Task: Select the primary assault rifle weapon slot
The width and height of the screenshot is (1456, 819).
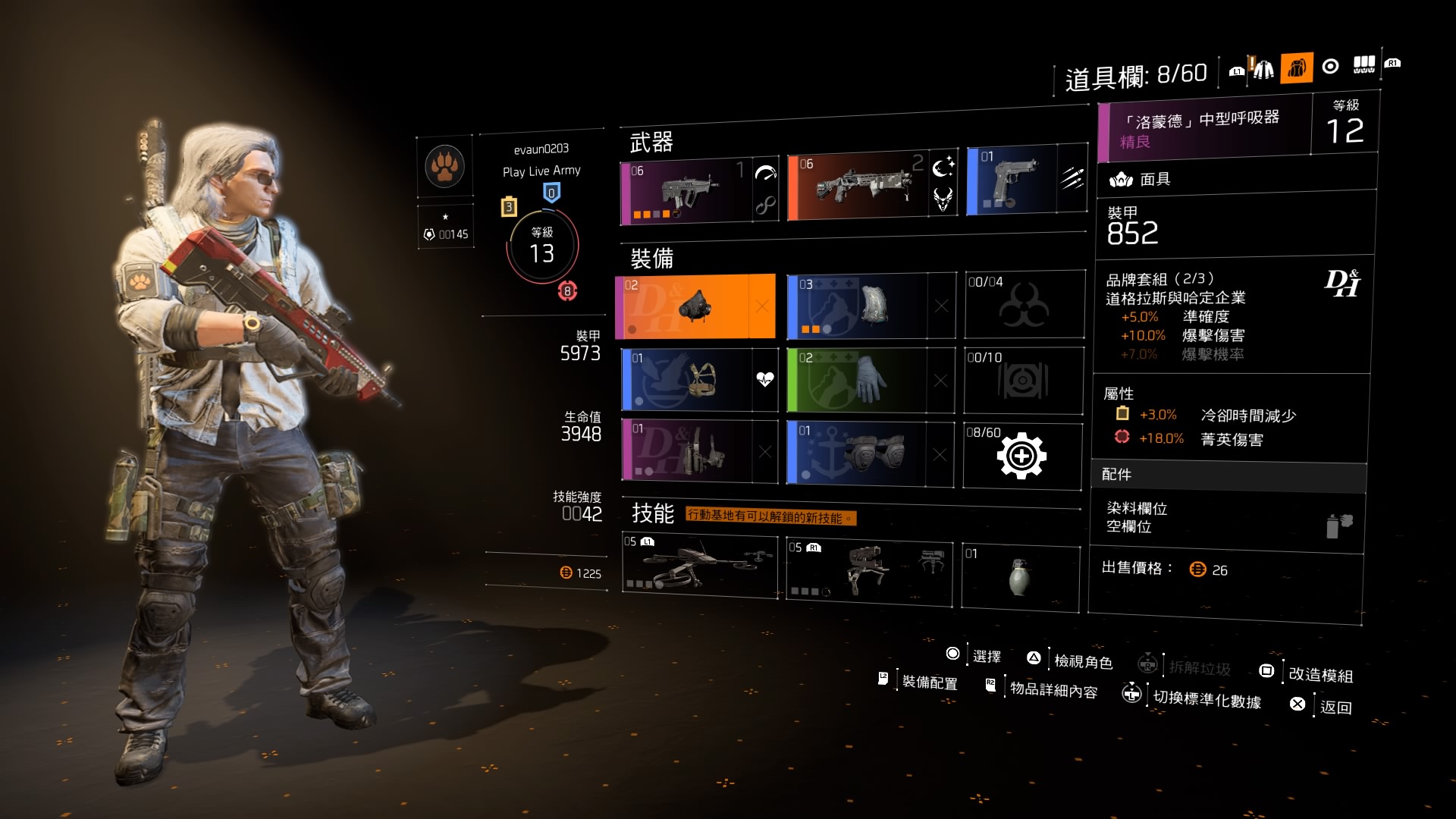Action: pos(686,193)
